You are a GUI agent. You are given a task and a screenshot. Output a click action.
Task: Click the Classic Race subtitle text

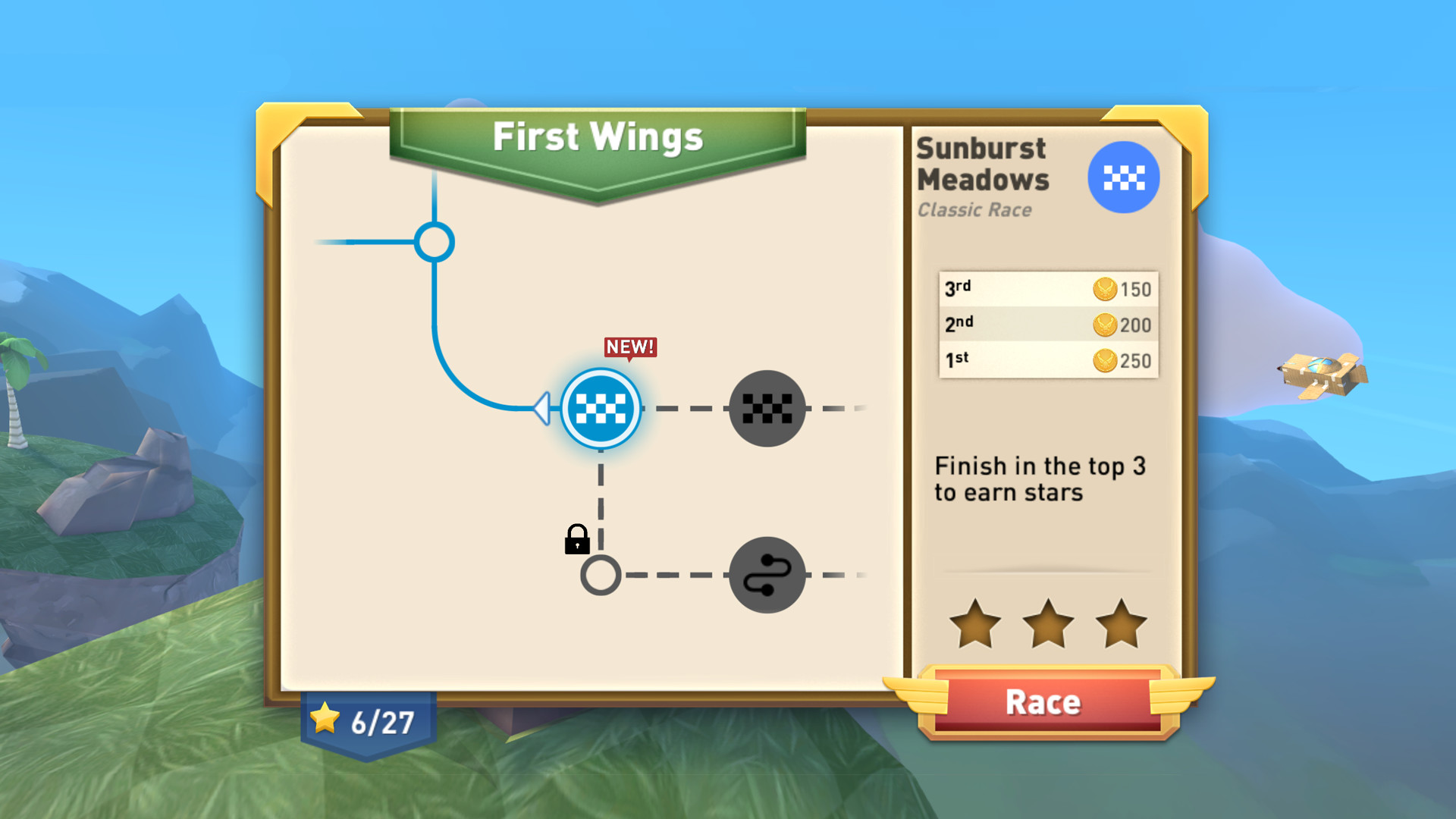[974, 210]
